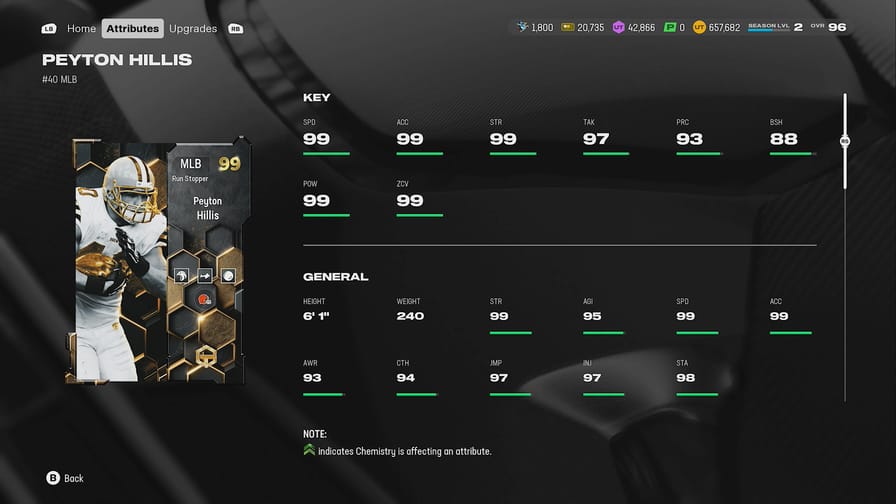The width and height of the screenshot is (896, 504).
Task: Click the attributes list scrollbar
Action: pos(845,142)
